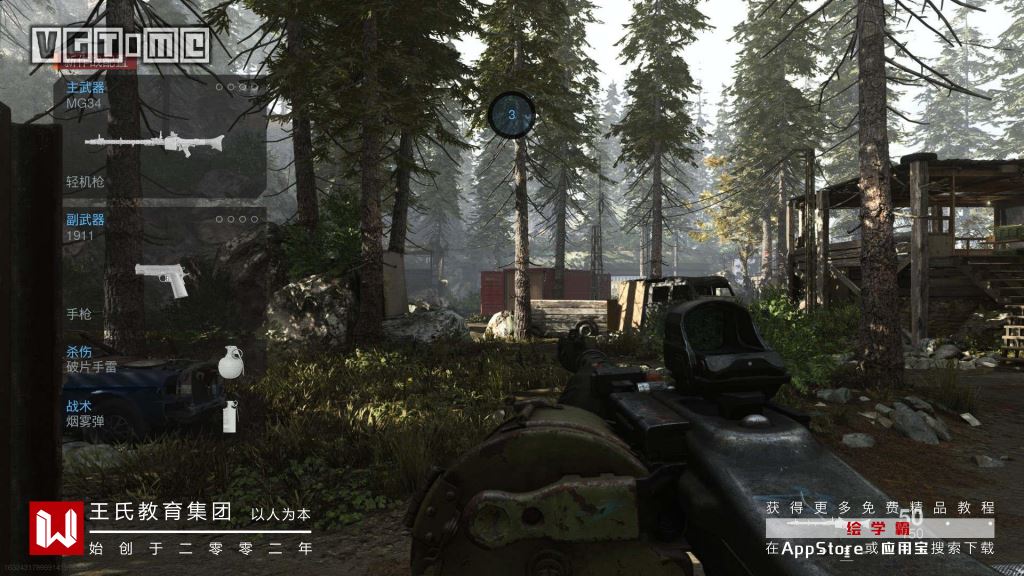Click the VGtime logo watermark
The height and width of the screenshot is (576, 1024).
tap(120, 44)
